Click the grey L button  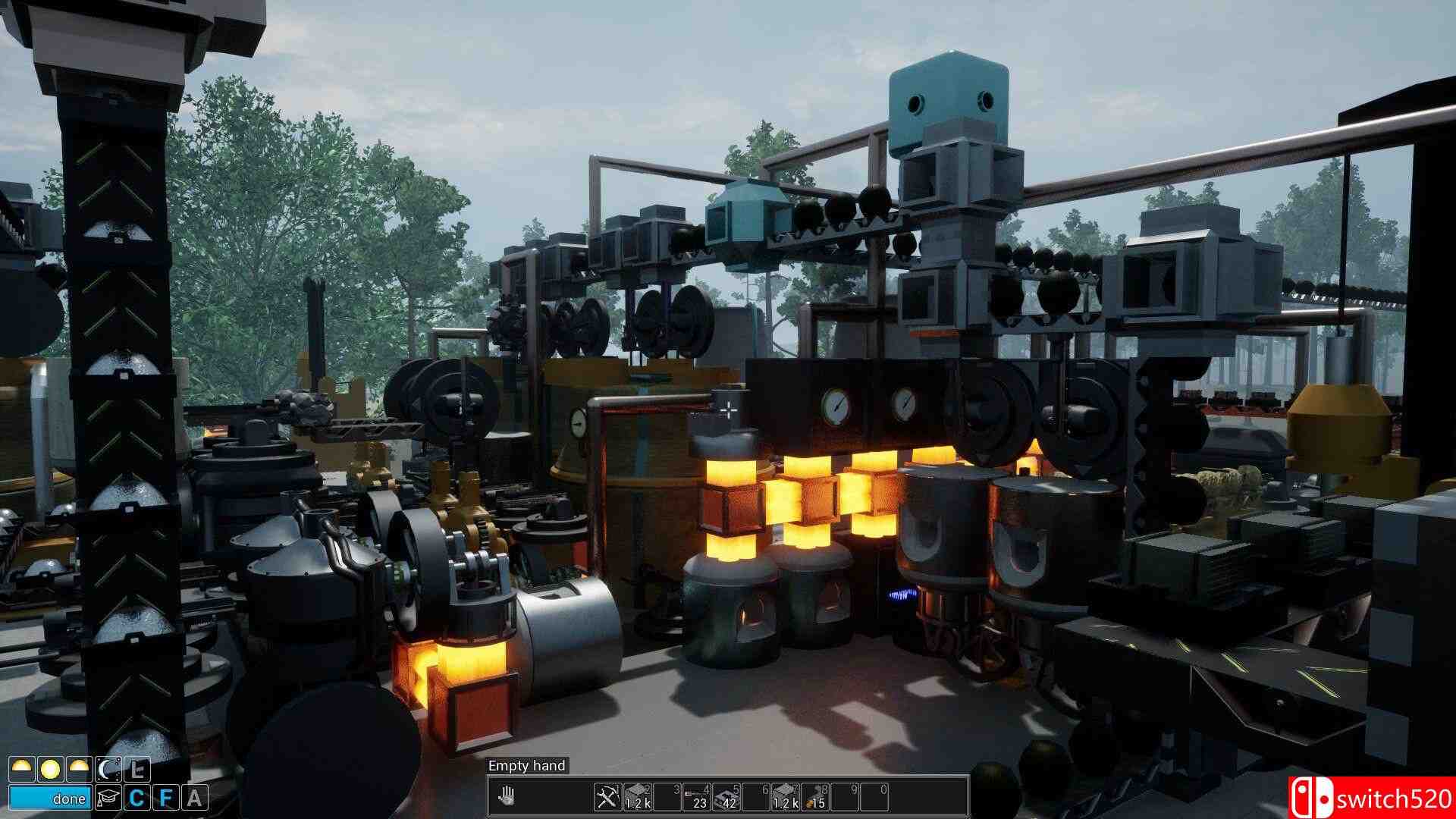pos(137,770)
